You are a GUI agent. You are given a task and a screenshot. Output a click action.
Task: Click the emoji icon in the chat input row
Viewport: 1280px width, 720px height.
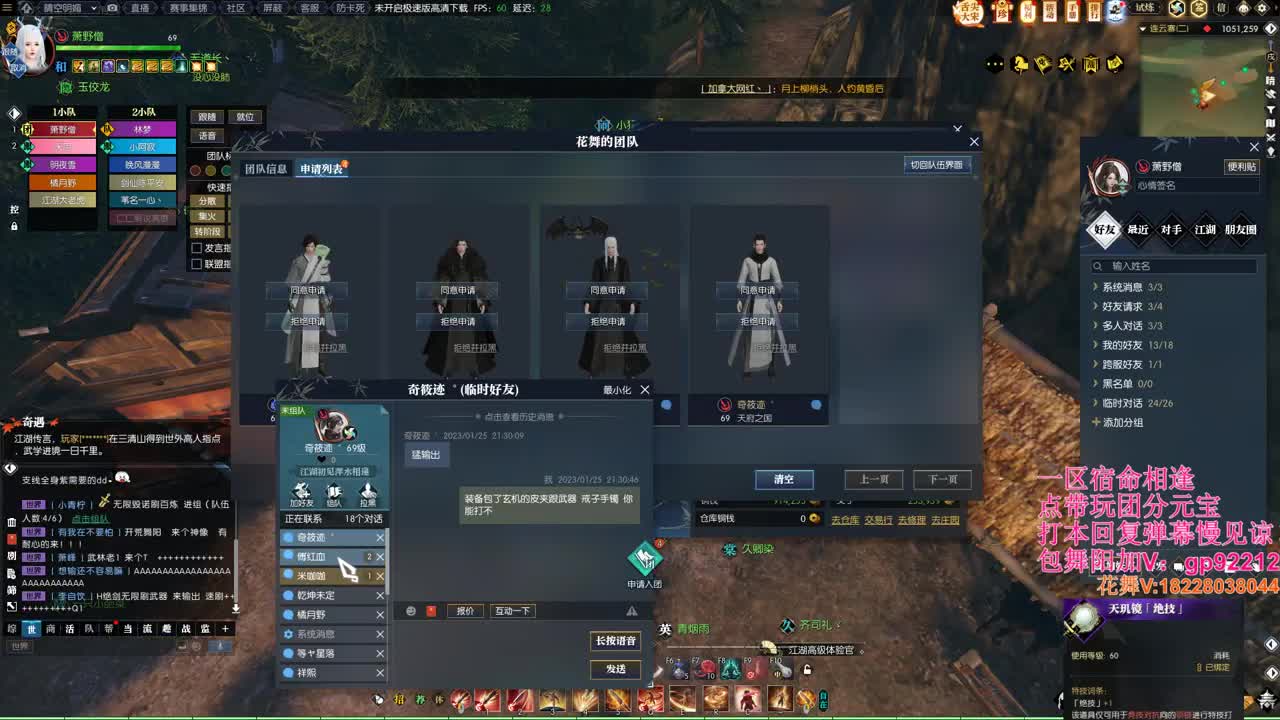pyautogui.click(x=410, y=610)
